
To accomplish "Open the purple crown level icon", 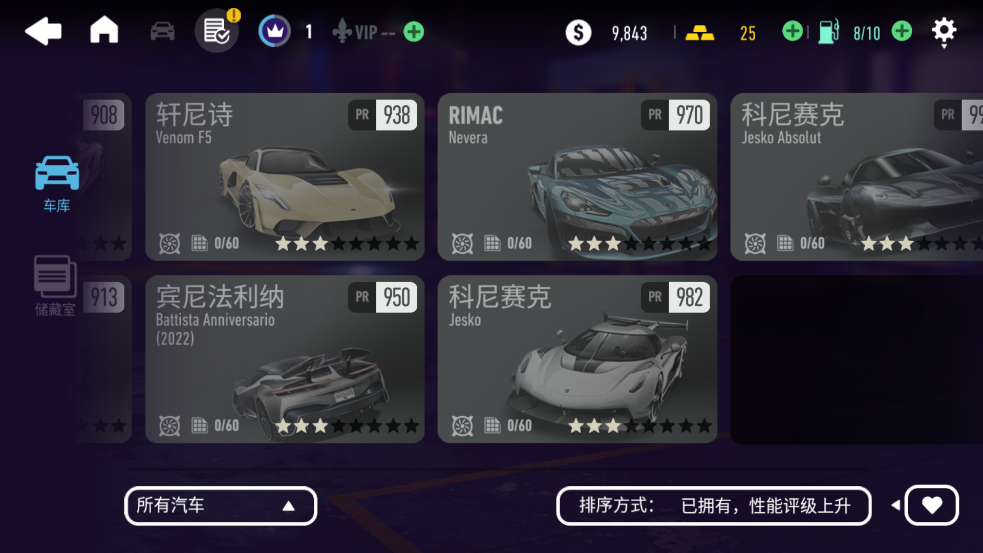I will click(274, 32).
